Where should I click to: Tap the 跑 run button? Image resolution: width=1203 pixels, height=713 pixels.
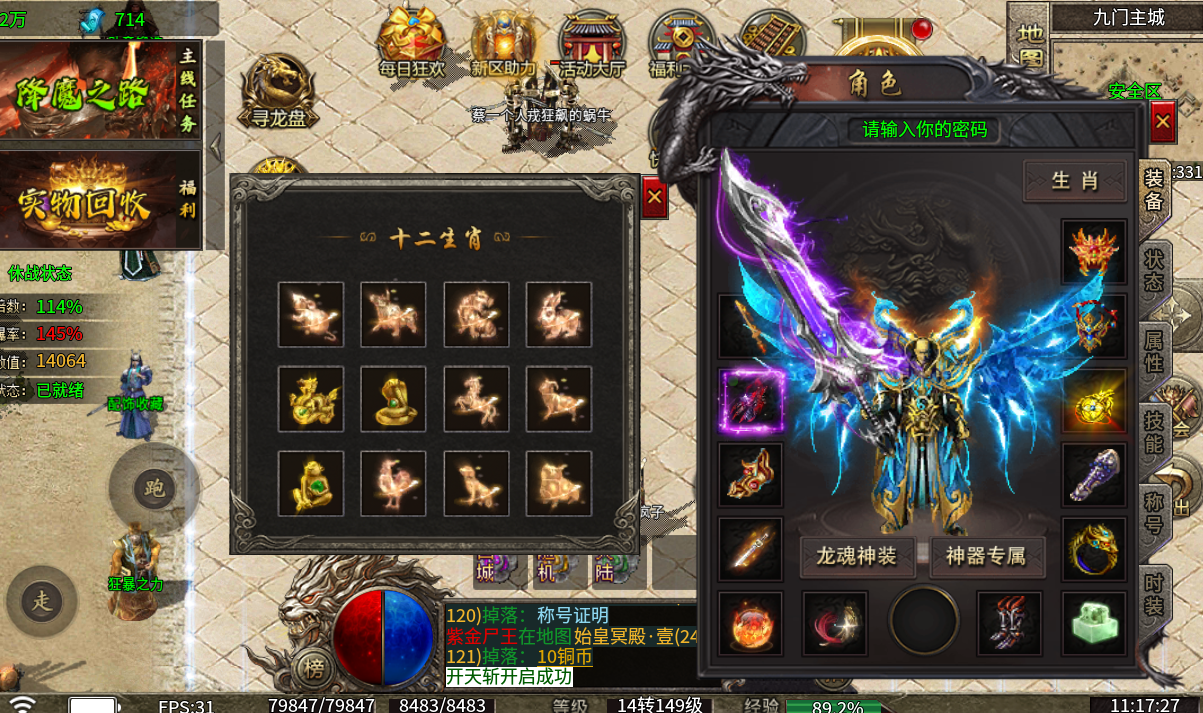click(155, 488)
